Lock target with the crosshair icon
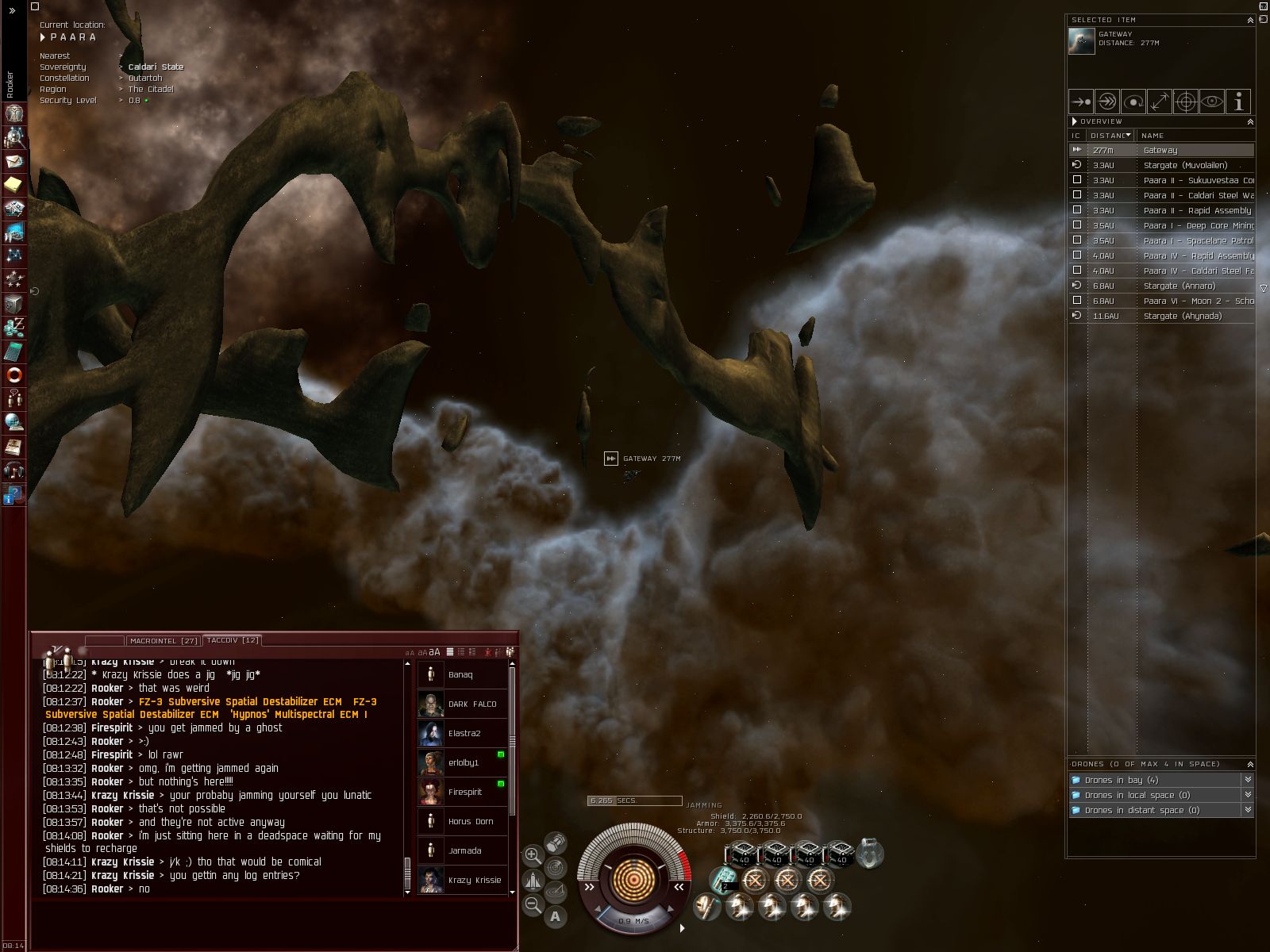This screenshot has width=1270, height=952. [x=1185, y=102]
